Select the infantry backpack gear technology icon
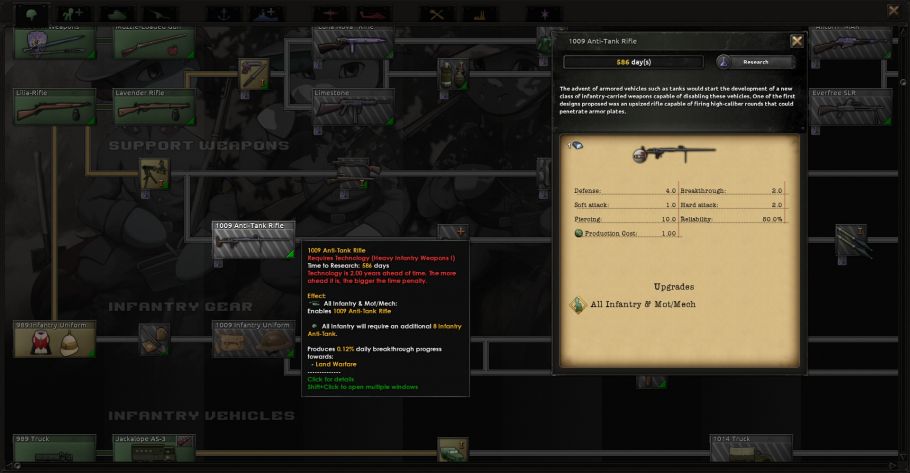This screenshot has height=473, width=910. click(153, 338)
